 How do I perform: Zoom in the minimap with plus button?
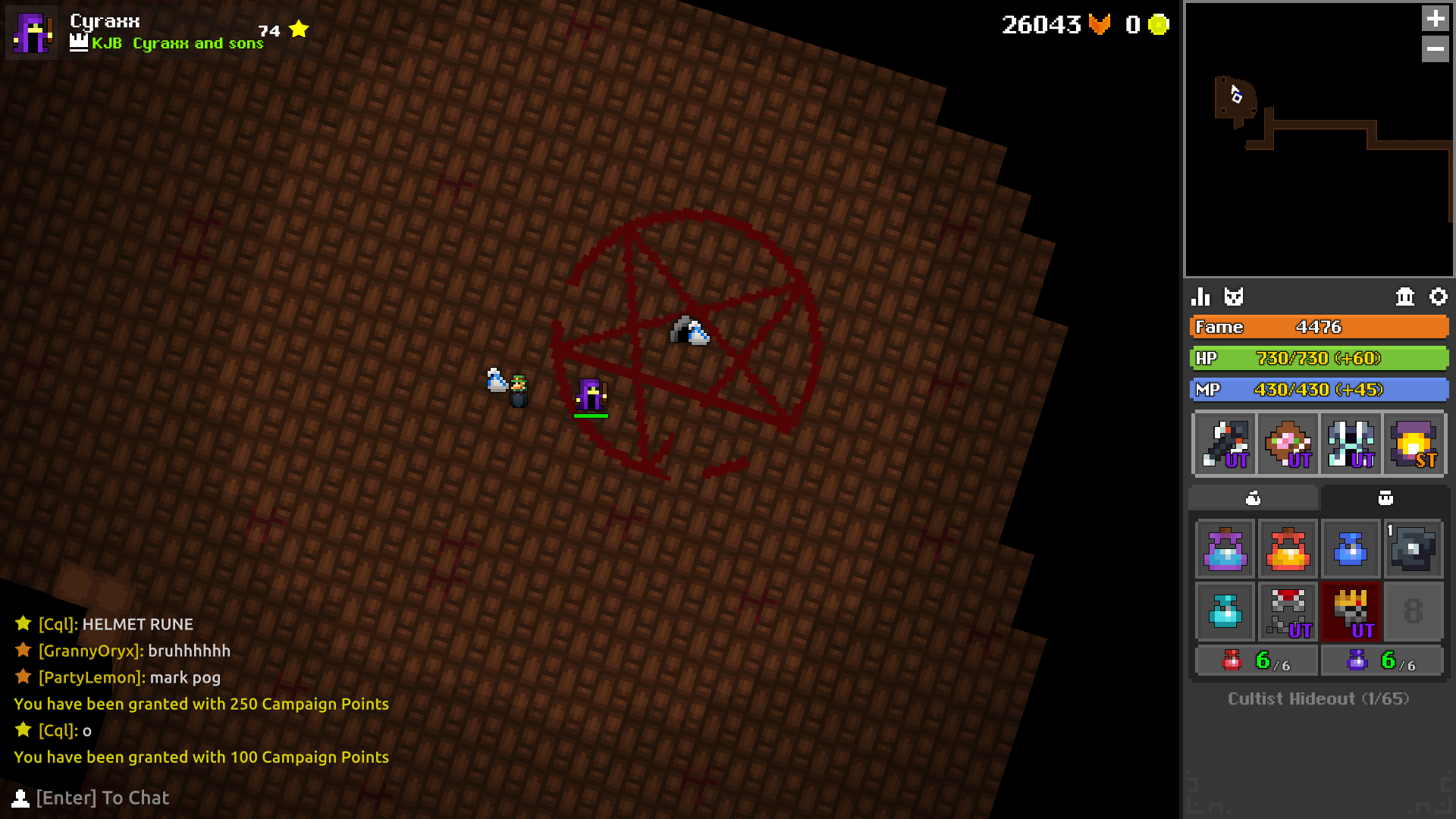[x=1436, y=18]
